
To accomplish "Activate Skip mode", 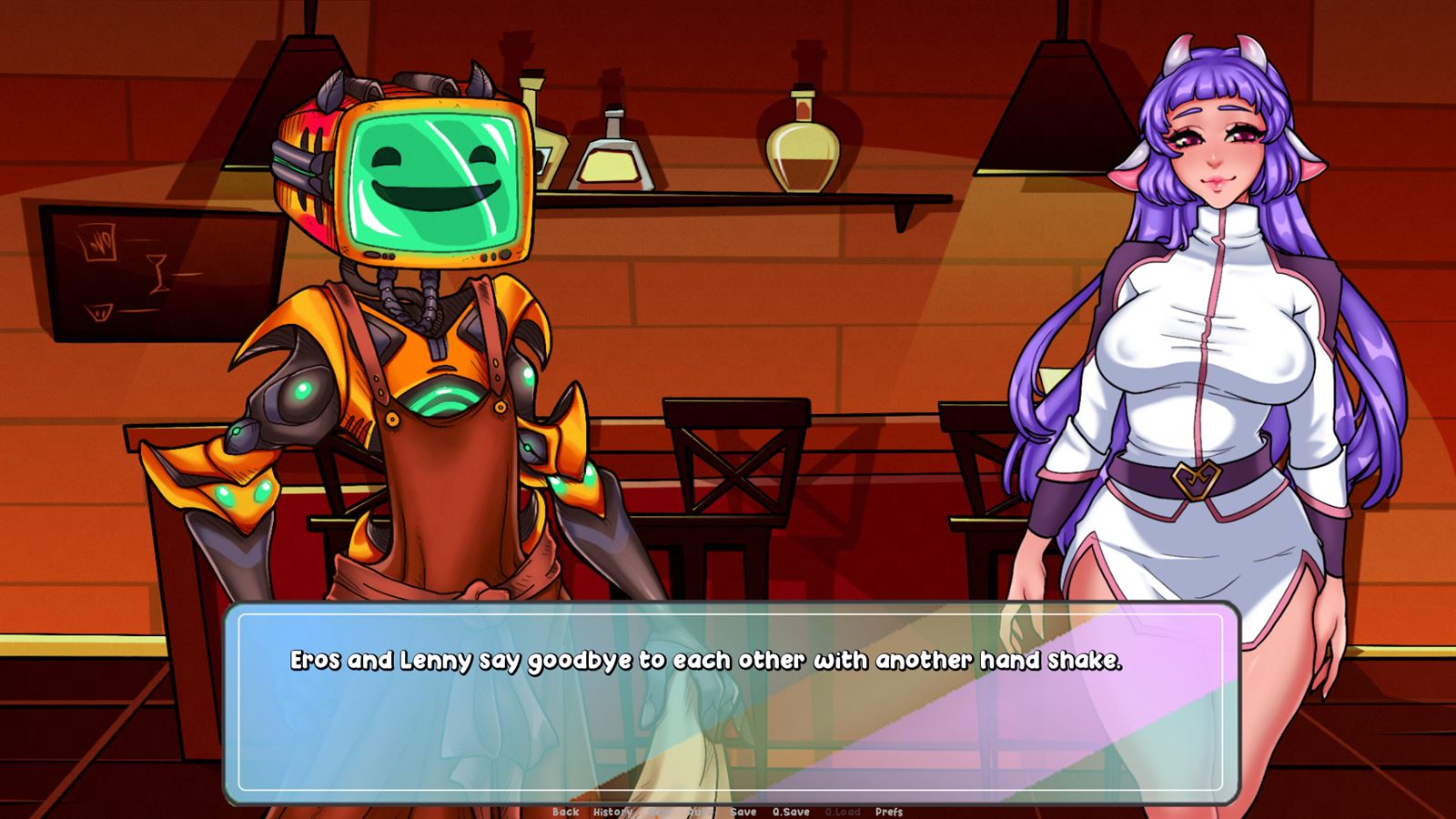I will pyautogui.click(x=658, y=812).
